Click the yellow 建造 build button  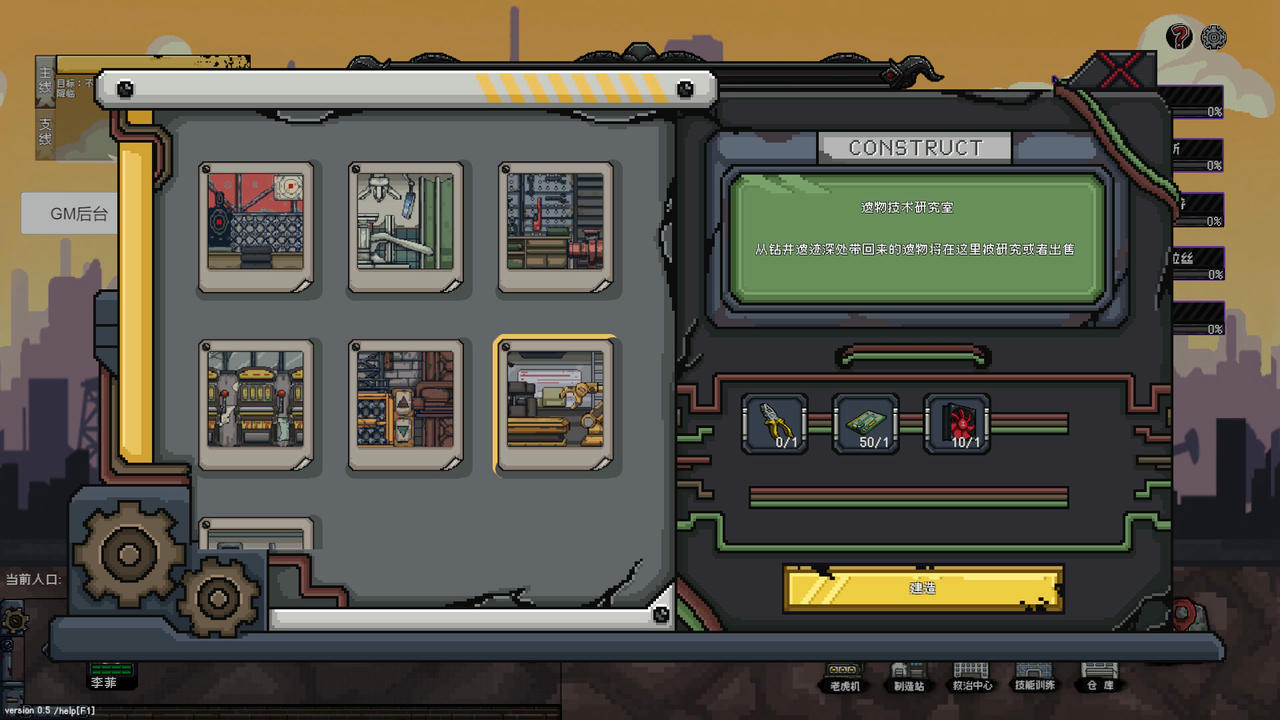tap(922, 588)
